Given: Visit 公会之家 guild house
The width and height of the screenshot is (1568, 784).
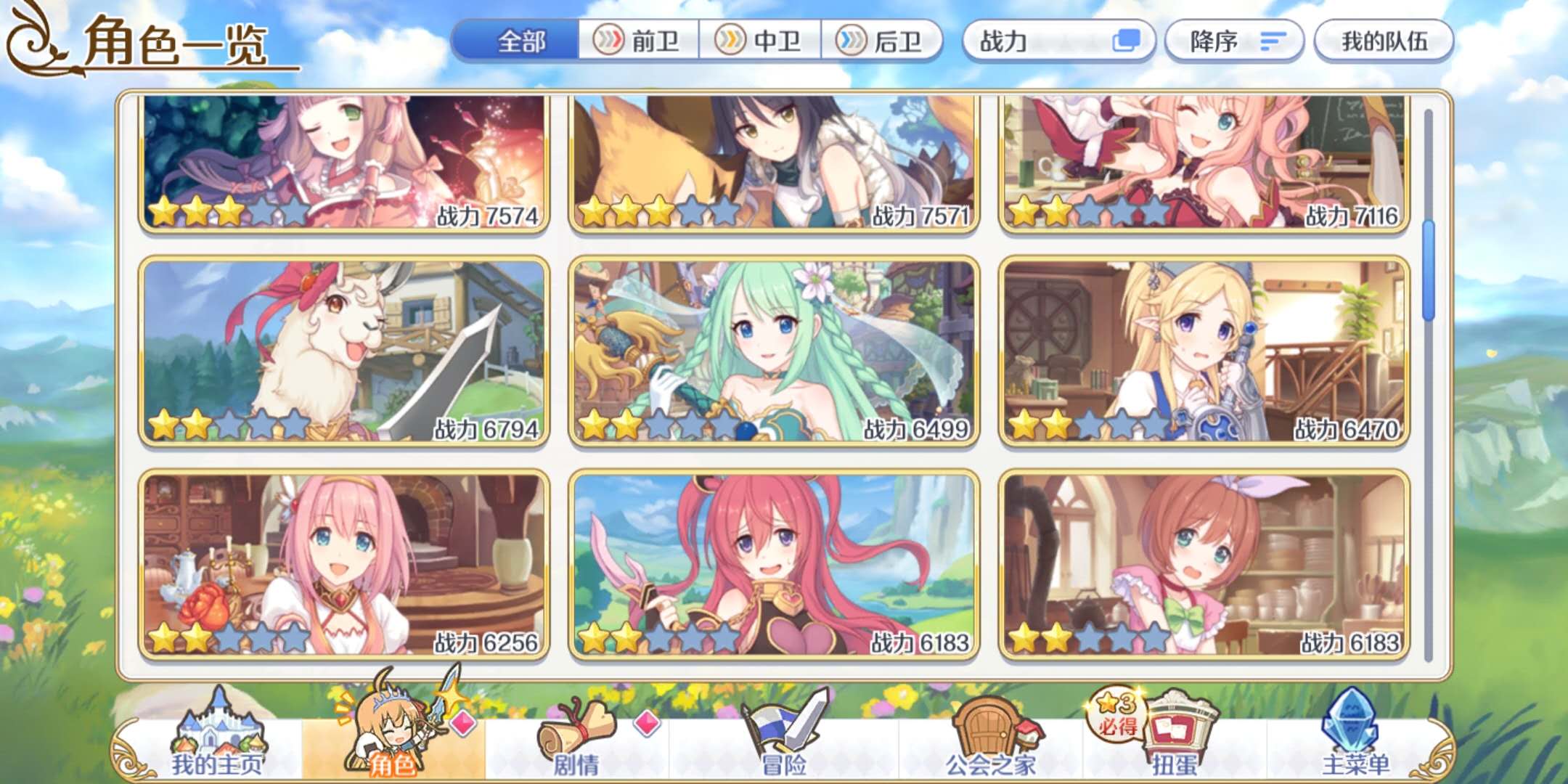Looking at the screenshot, I should tap(991, 740).
